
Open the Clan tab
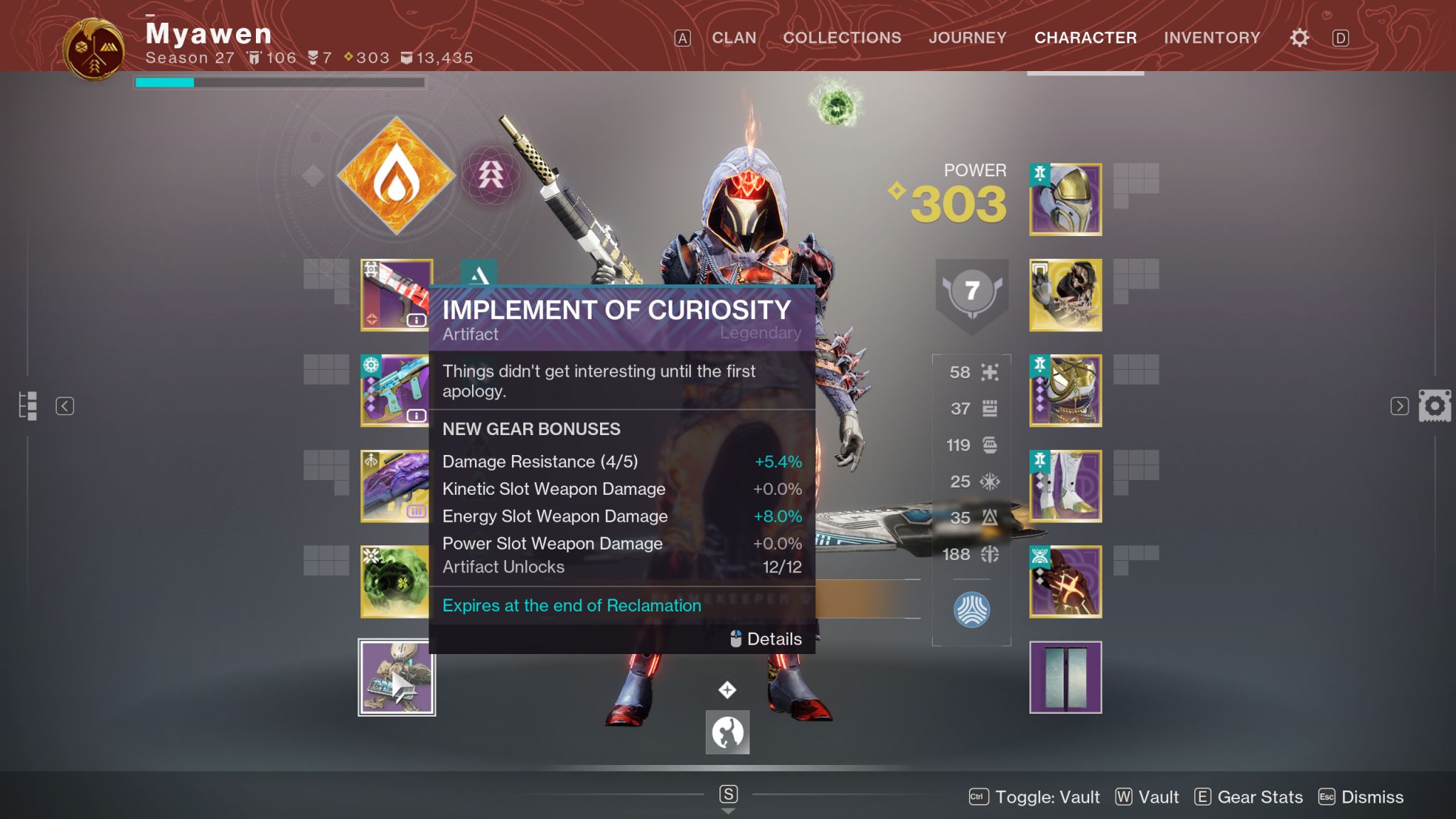(734, 38)
